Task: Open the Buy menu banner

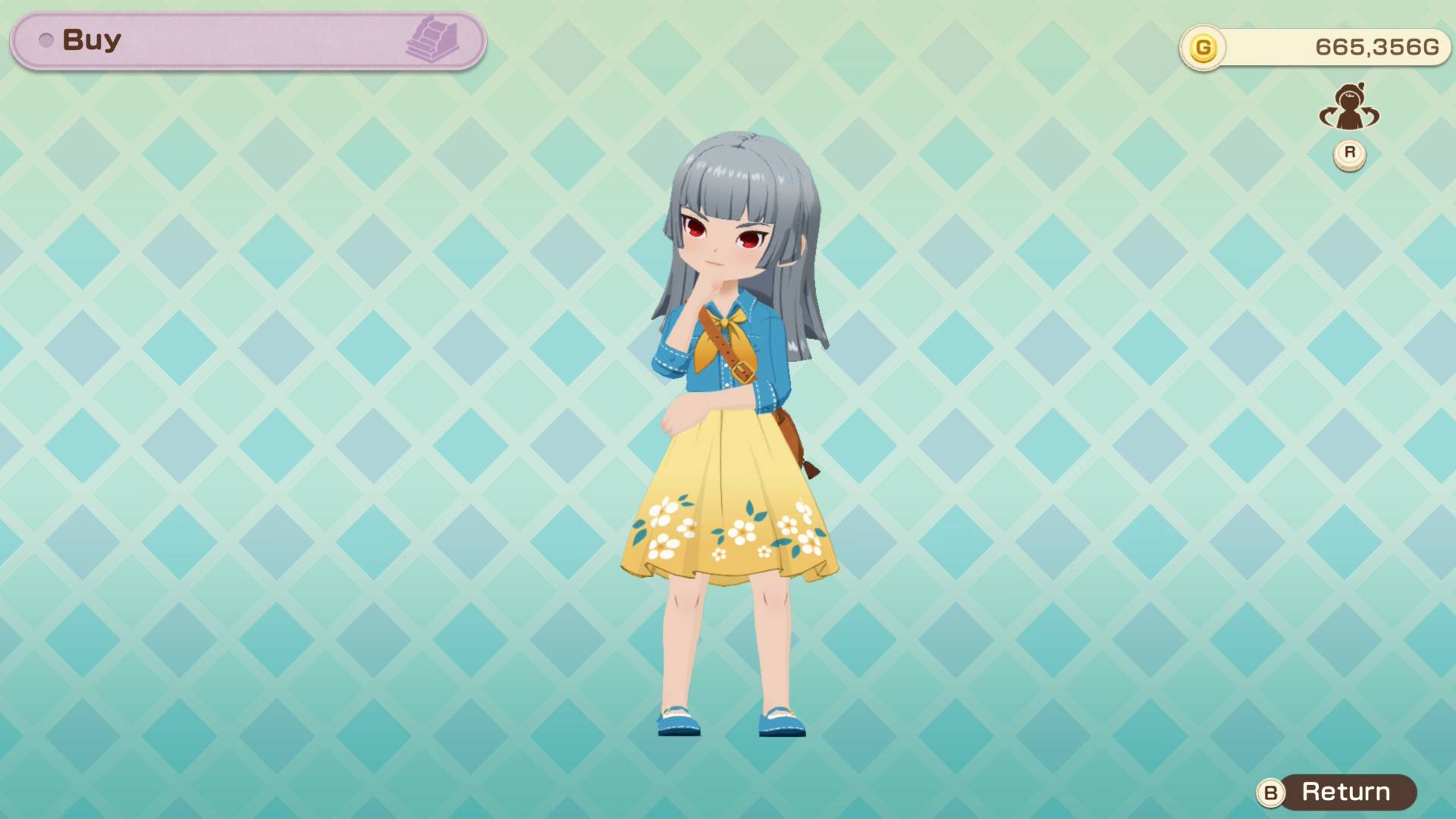Action: (246, 40)
